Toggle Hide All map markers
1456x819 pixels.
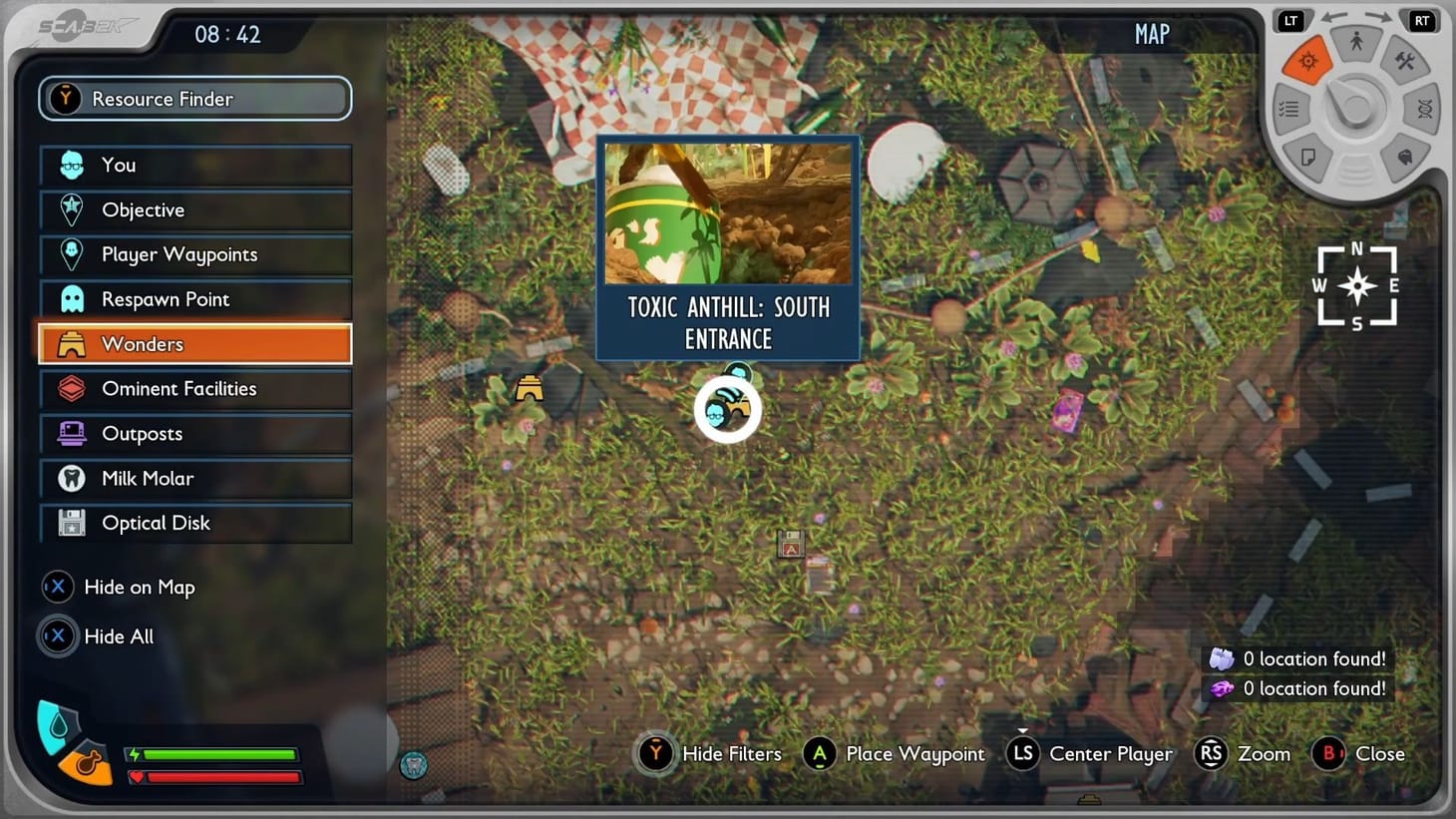57,636
